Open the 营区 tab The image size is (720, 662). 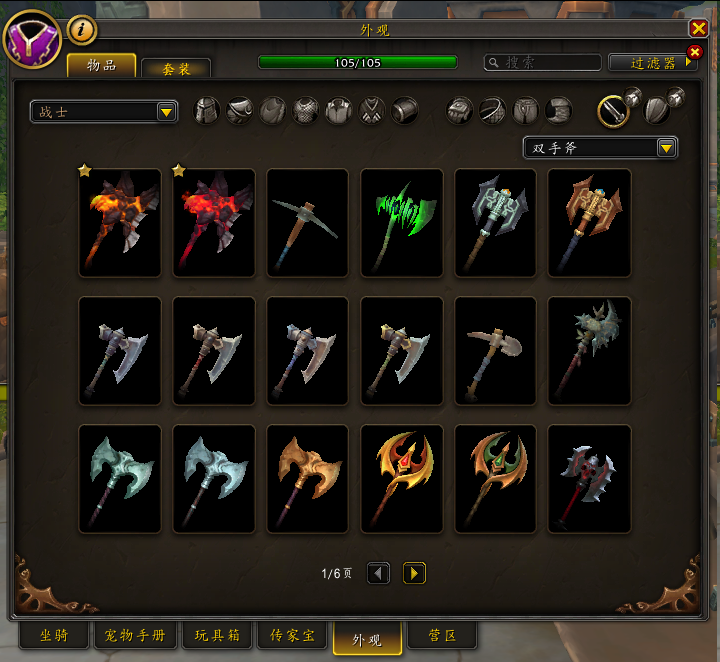coord(443,636)
